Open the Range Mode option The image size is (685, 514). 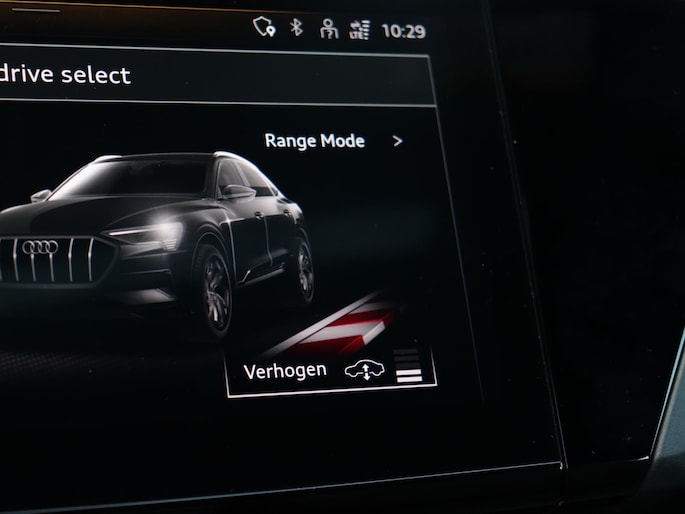[x=333, y=141]
